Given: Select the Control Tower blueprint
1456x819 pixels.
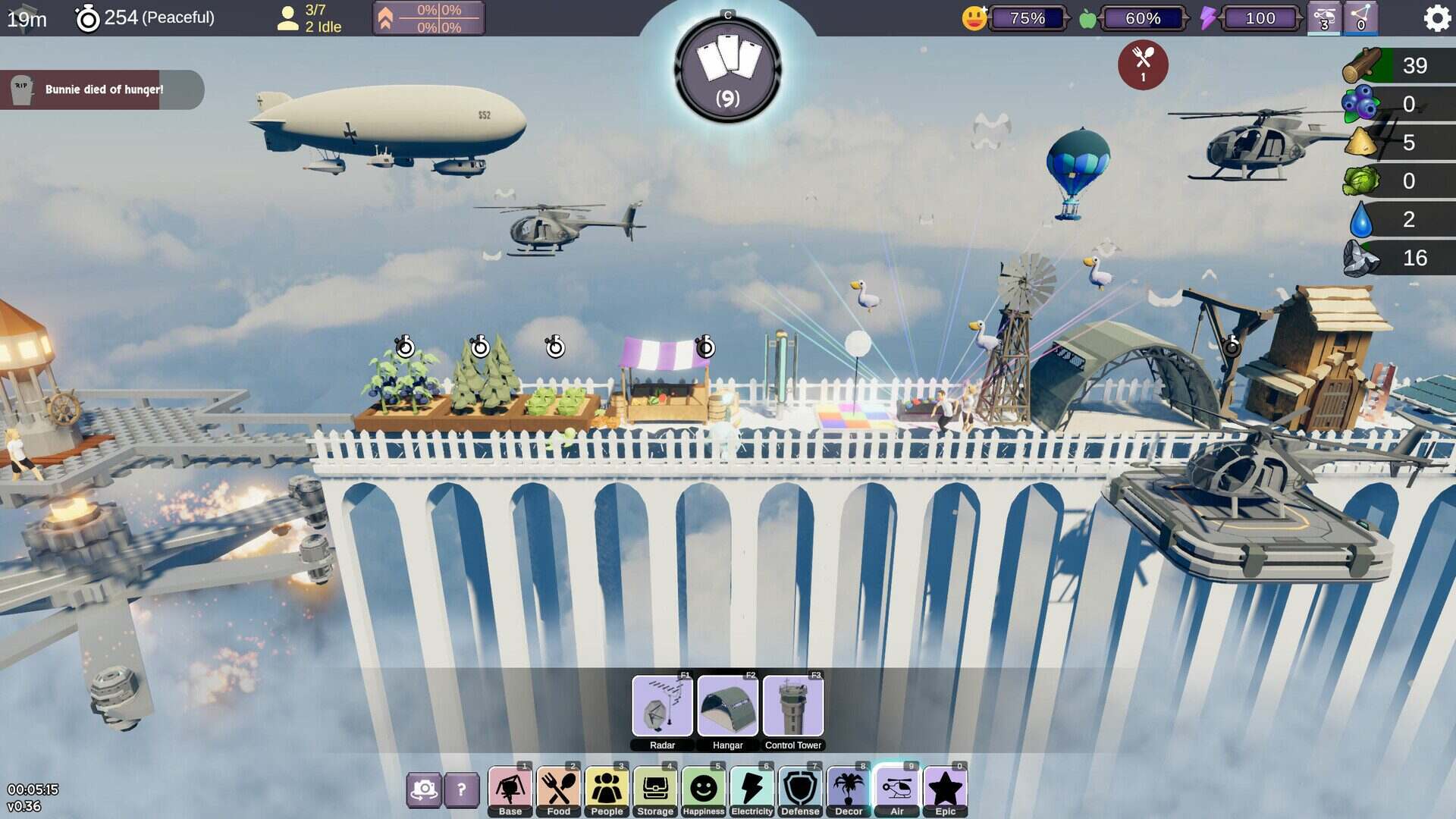Looking at the screenshot, I should click(793, 707).
